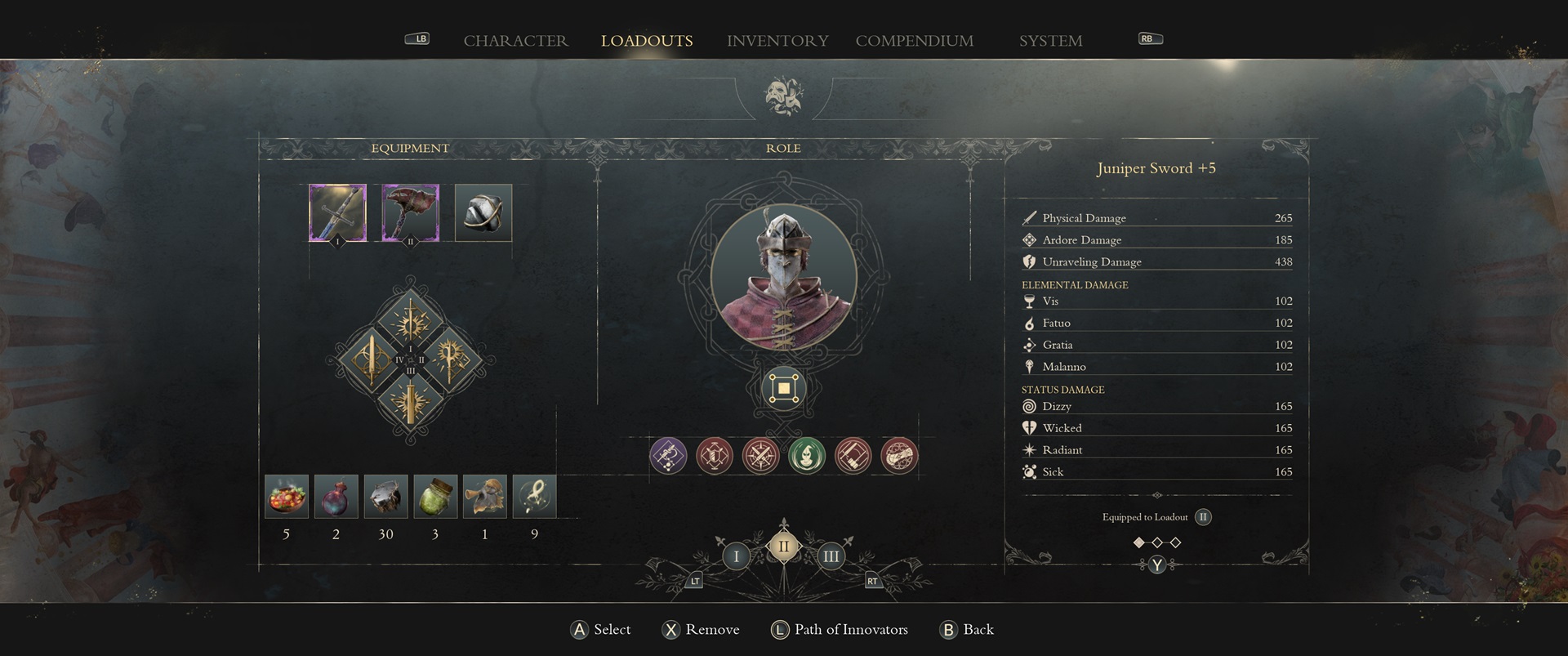Go to the Compendium tab
The image size is (1568, 656).
click(914, 41)
